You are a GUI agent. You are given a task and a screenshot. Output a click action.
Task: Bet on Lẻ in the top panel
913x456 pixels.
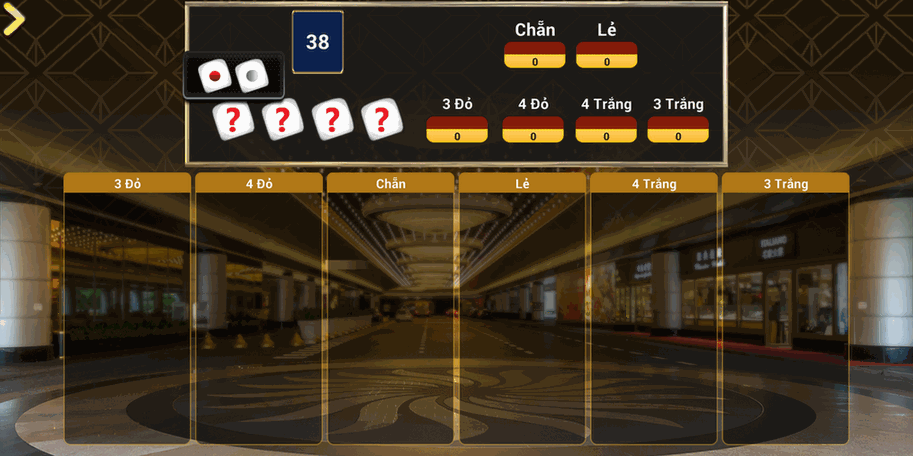[x=607, y=55]
